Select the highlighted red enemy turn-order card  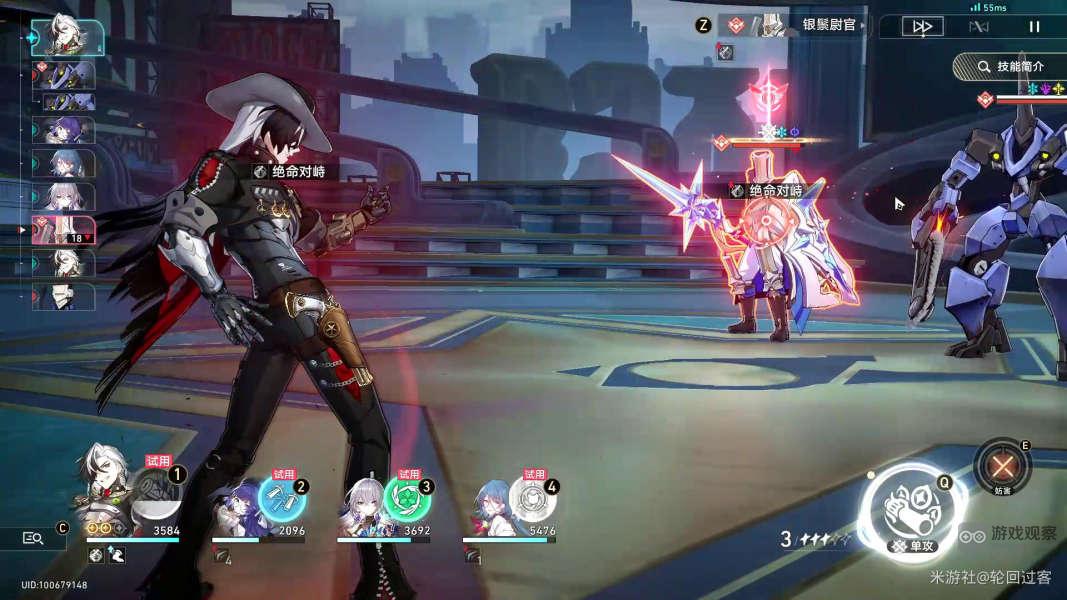(x=65, y=230)
